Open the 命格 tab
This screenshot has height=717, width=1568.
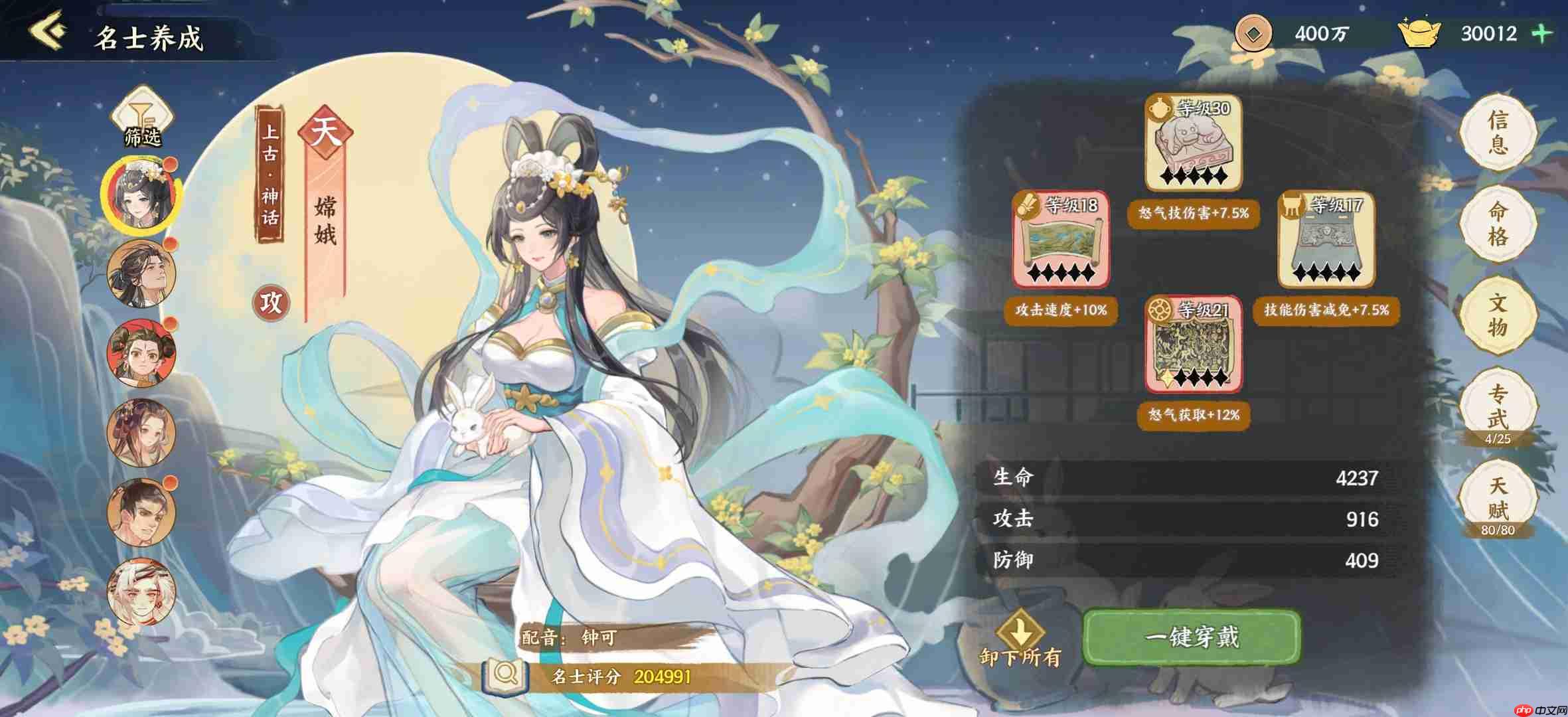(x=1498, y=222)
